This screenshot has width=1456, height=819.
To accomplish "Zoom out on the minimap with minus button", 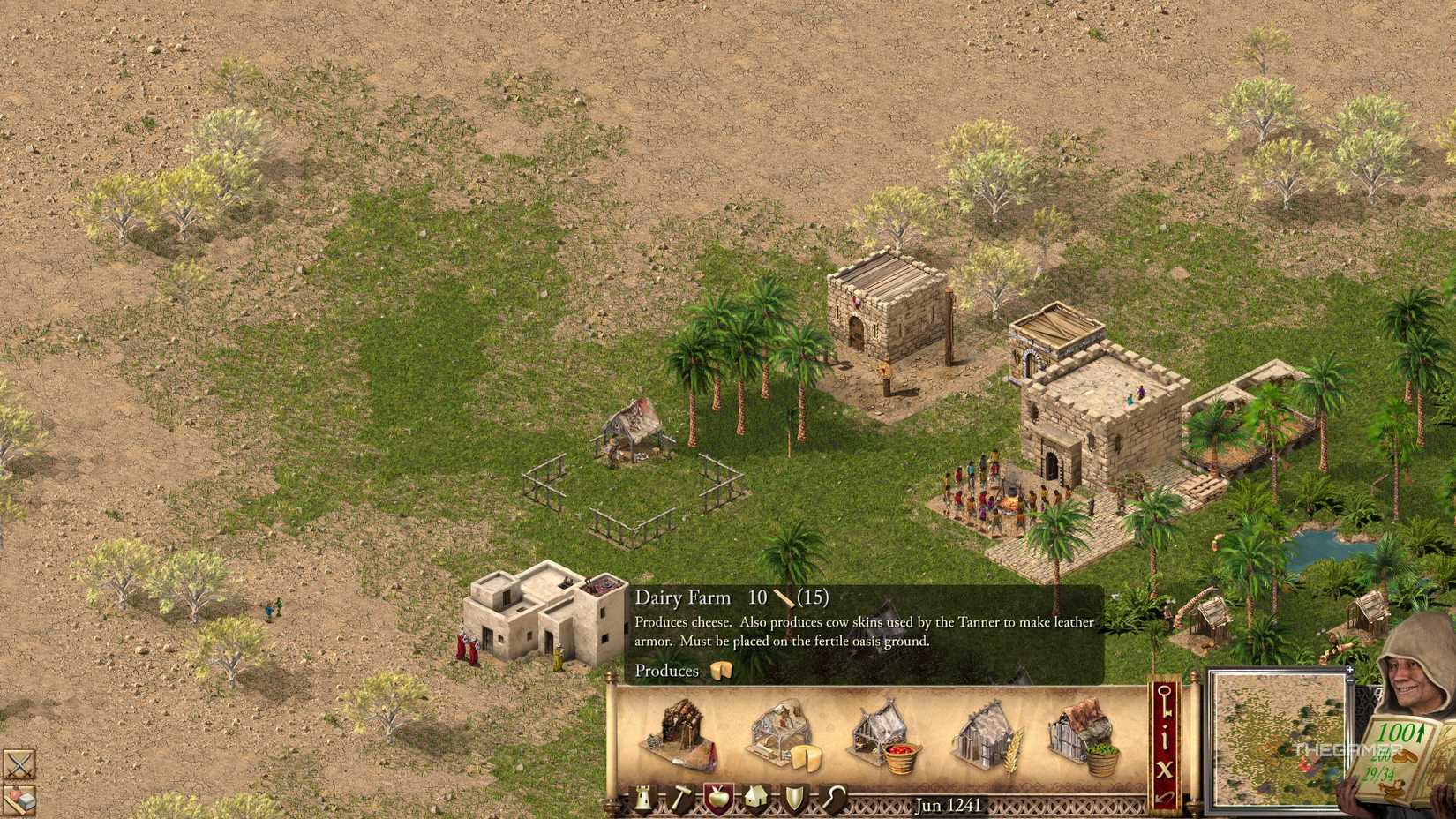I will pos(1350,680).
